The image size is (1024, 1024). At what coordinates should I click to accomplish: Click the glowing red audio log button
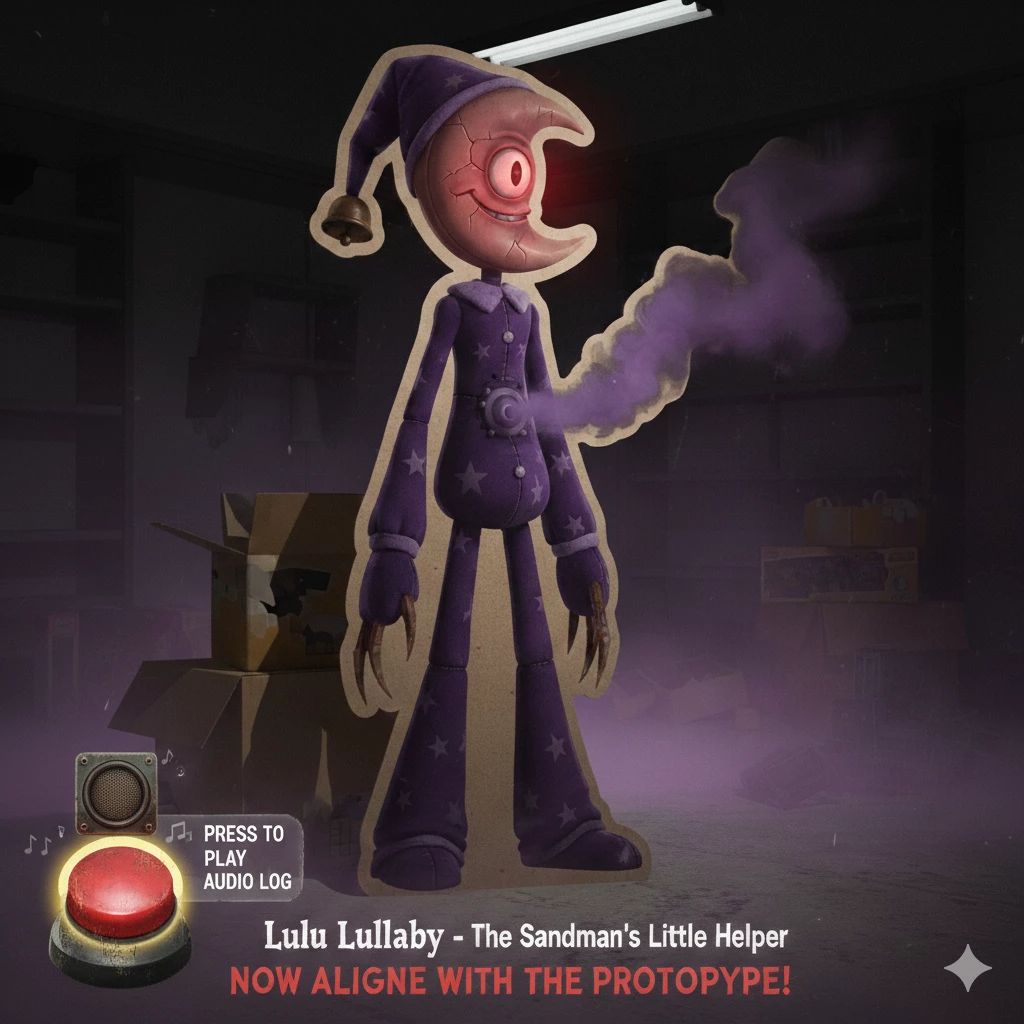[120, 887]
